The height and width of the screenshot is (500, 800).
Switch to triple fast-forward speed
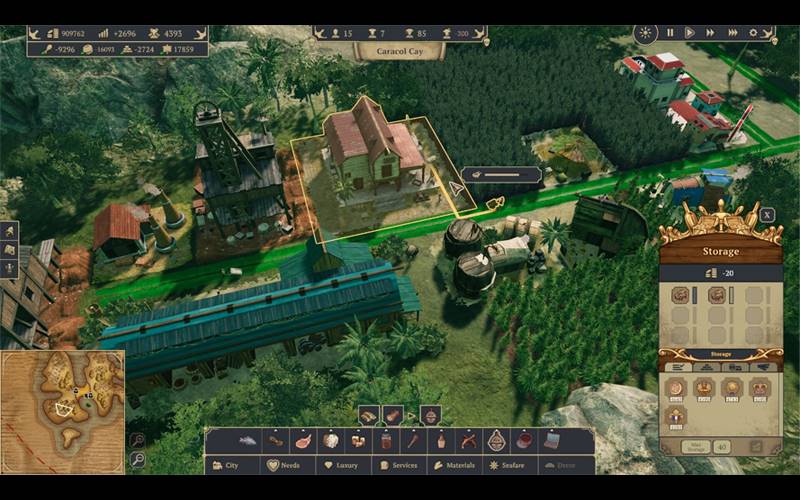(x=732, y=32)
